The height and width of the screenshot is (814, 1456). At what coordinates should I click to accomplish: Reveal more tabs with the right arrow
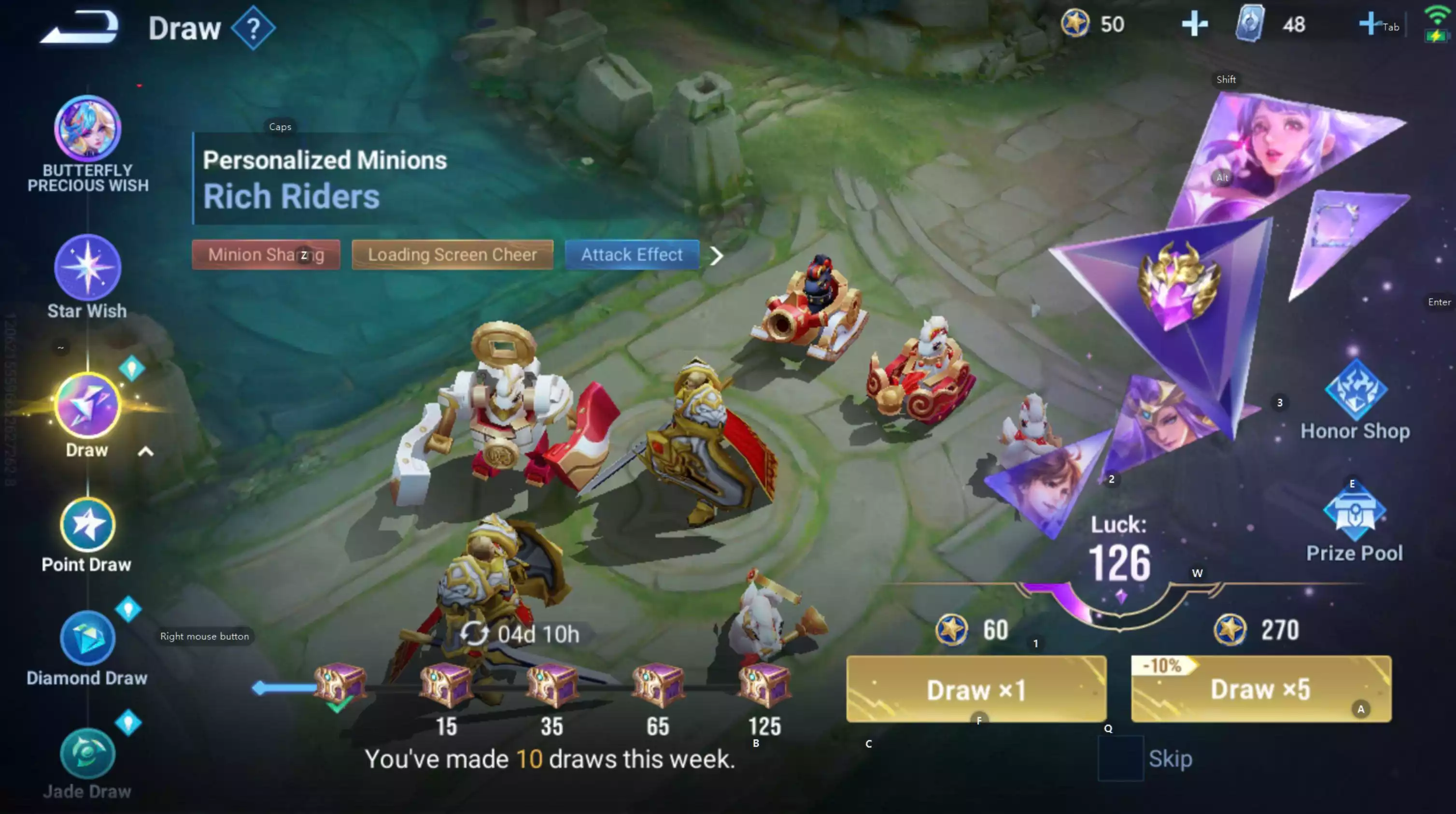(x=717, y=256)
